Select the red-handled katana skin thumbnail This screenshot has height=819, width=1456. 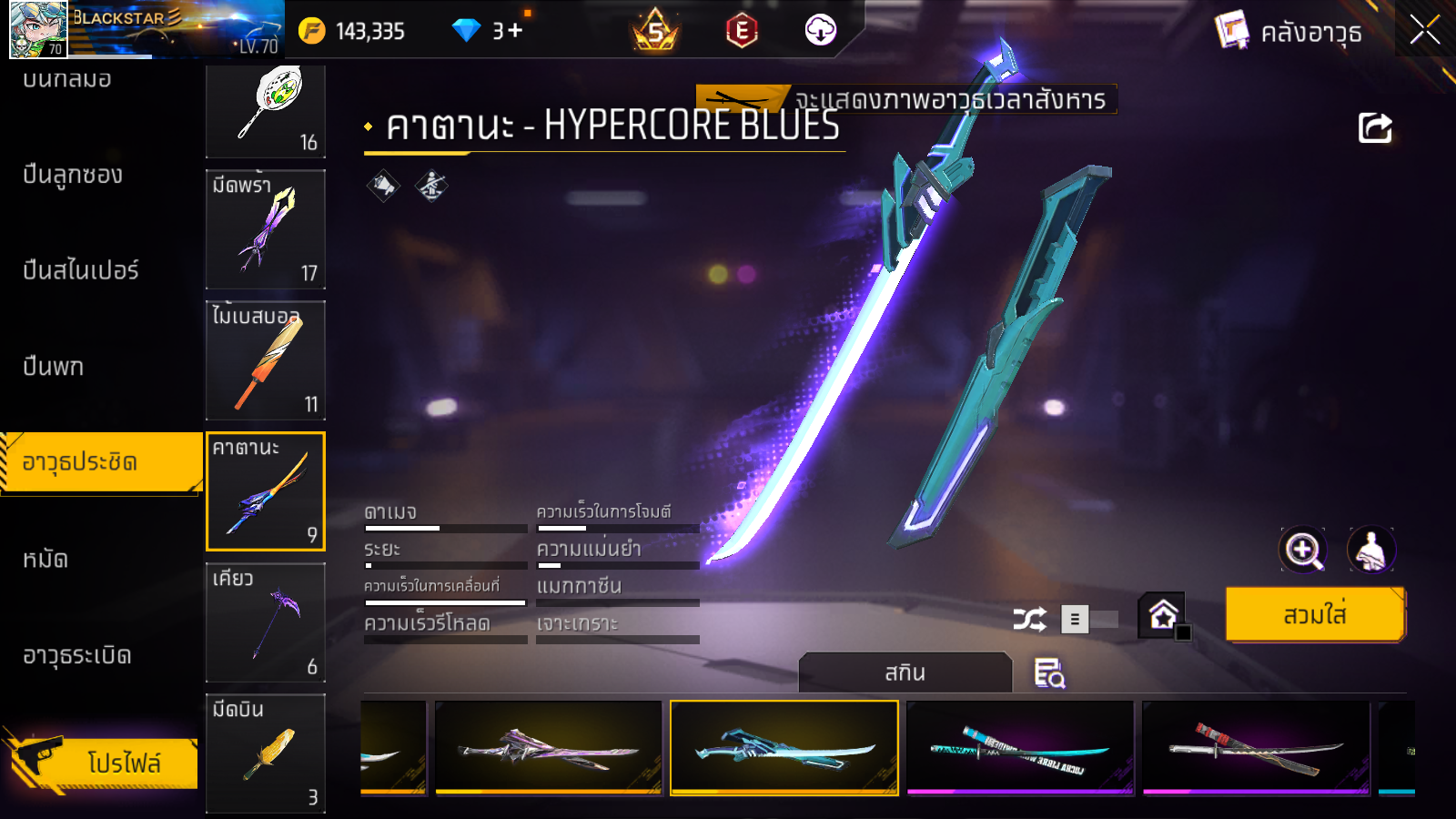point(1256,748)
